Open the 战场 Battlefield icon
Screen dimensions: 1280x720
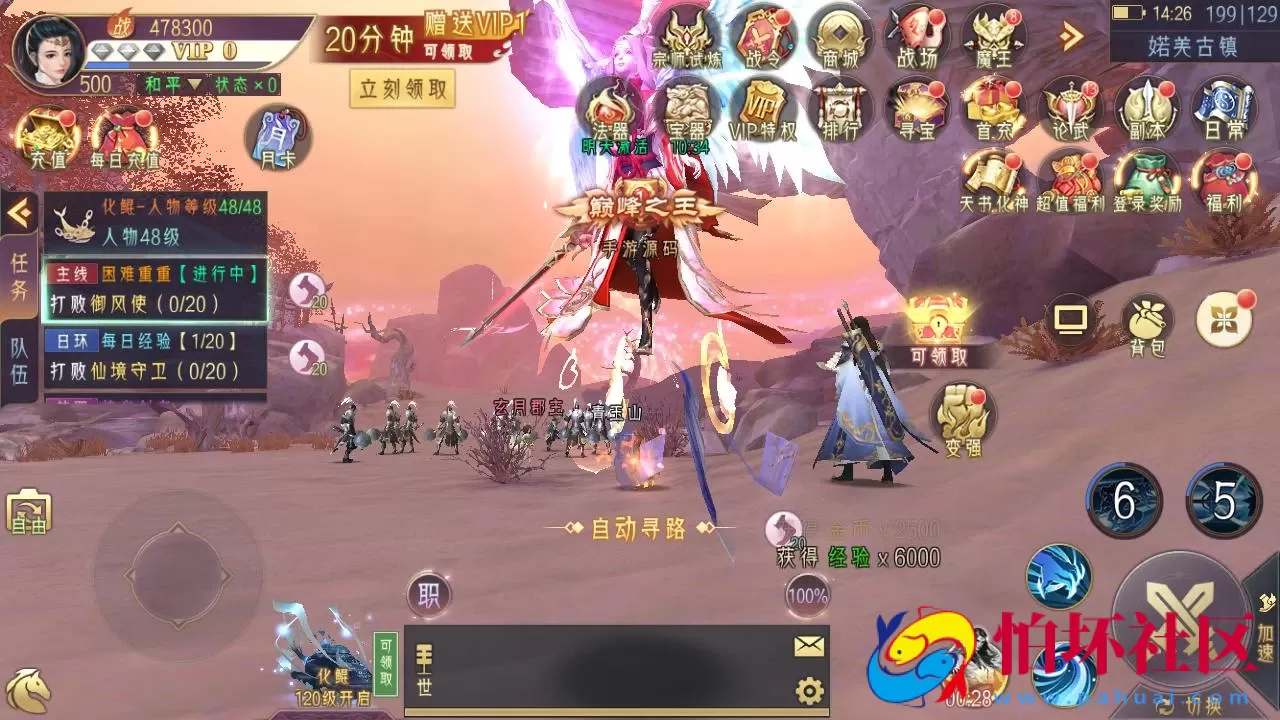pyautogui.click(x=916, y=35)
